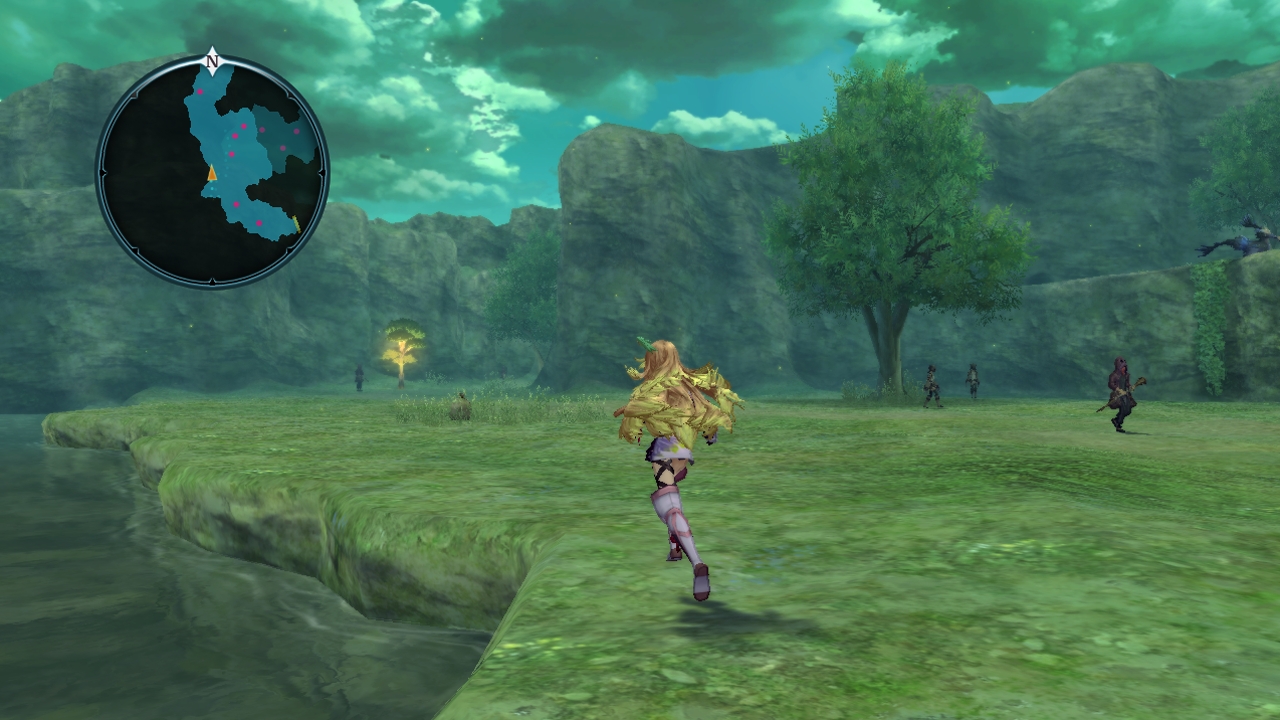Click the N compass marker on the minimap

212,59
